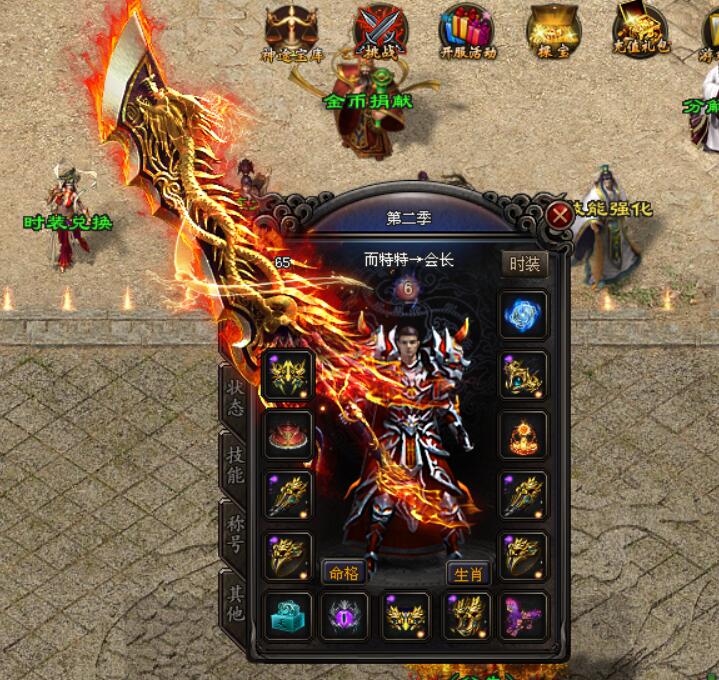
Task: Open the 挑战 crossed swords challenge icon
Action: tap(381, 30)
